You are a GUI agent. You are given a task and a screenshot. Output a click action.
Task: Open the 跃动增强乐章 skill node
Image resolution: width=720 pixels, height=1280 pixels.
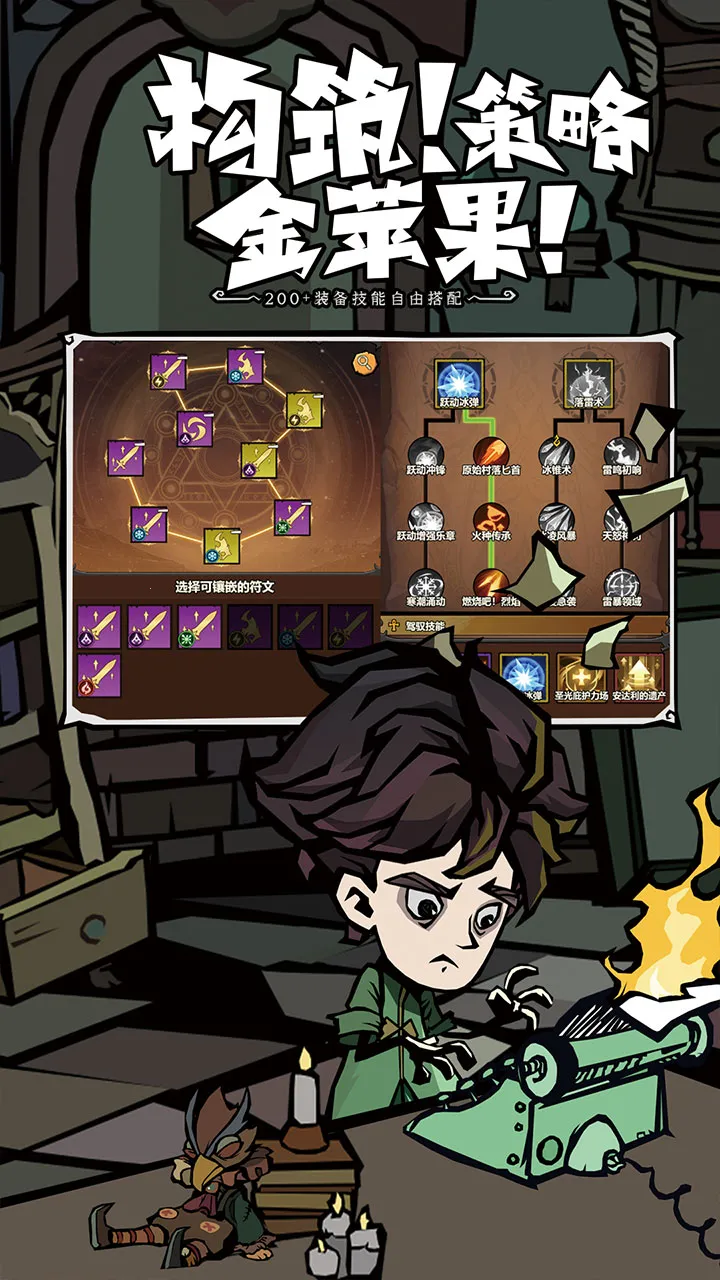(424, 520)
